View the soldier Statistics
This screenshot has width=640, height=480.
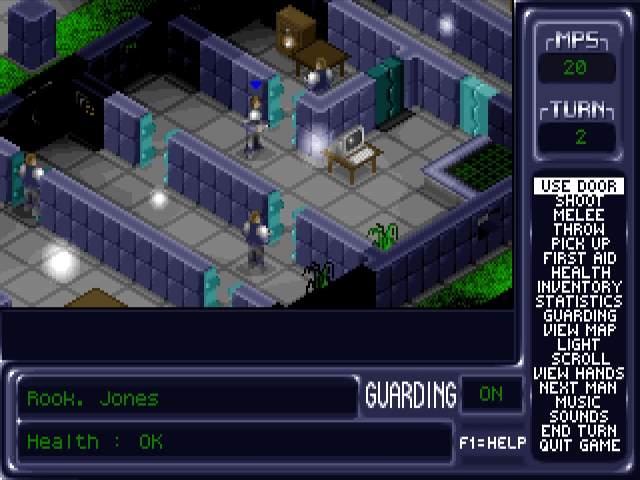pyautogui.click(x=579, y=301)
